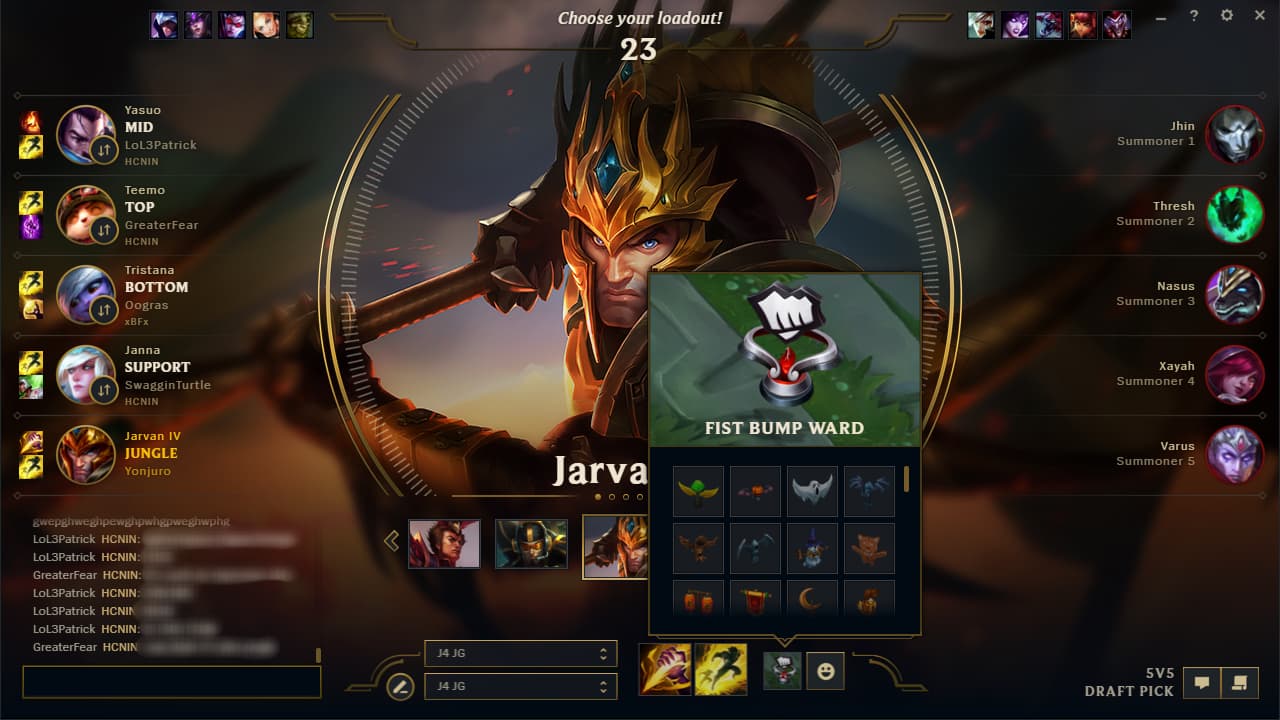This screenshot has width=1280, height=720.
Task: Open the emote wheel smiley icon
Action: (825, 670)
